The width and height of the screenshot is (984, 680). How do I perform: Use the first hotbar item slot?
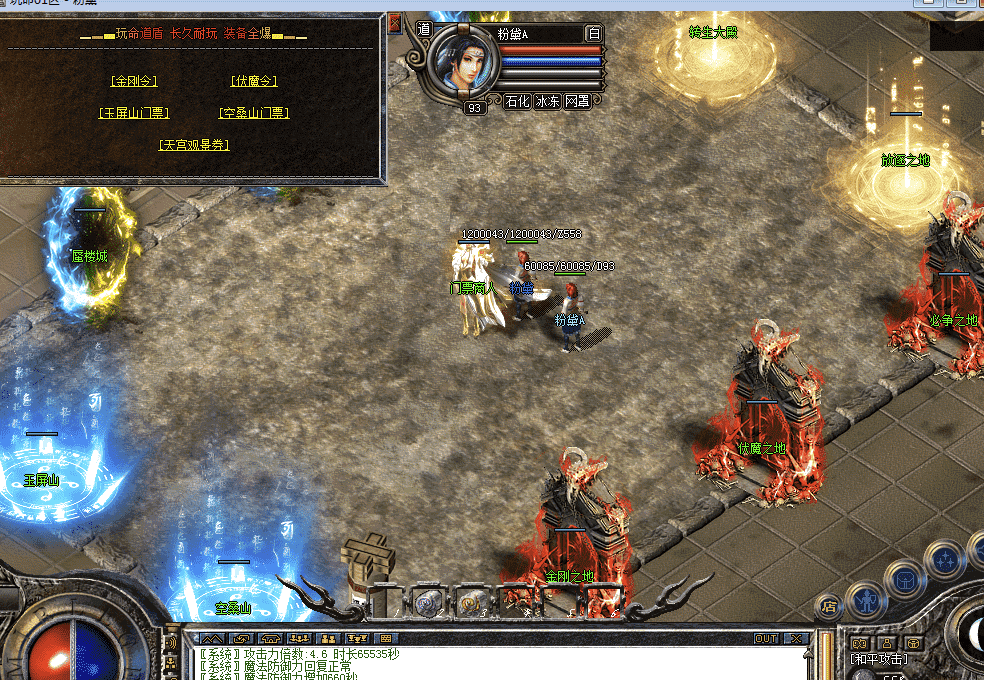(x=385, y=601)
